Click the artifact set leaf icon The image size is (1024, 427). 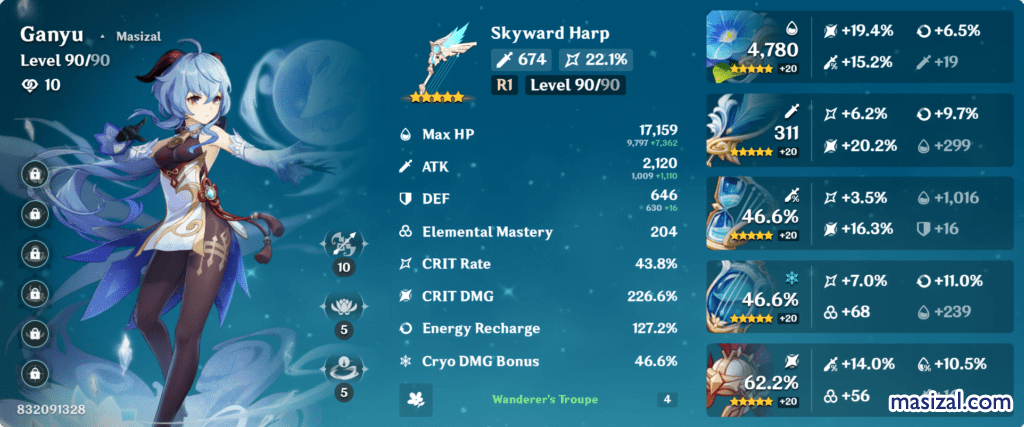click(x=415, y=399)
